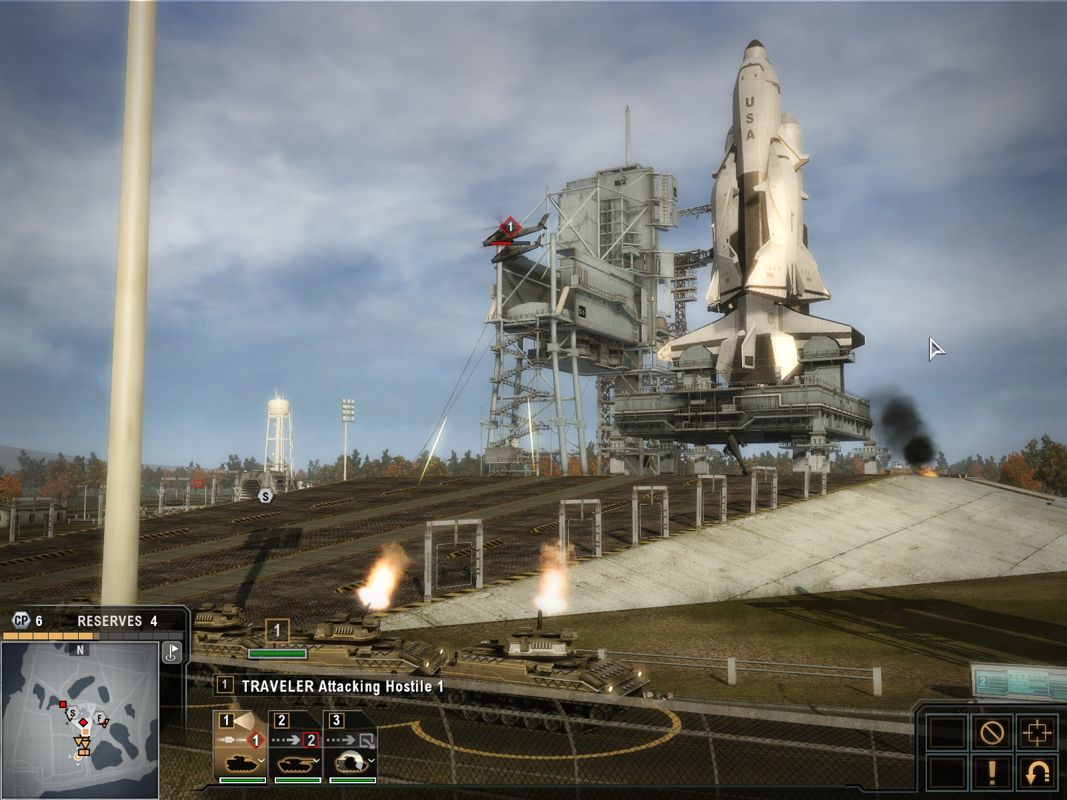Activate the stop order (circle-slash) command

click(991, 732)
